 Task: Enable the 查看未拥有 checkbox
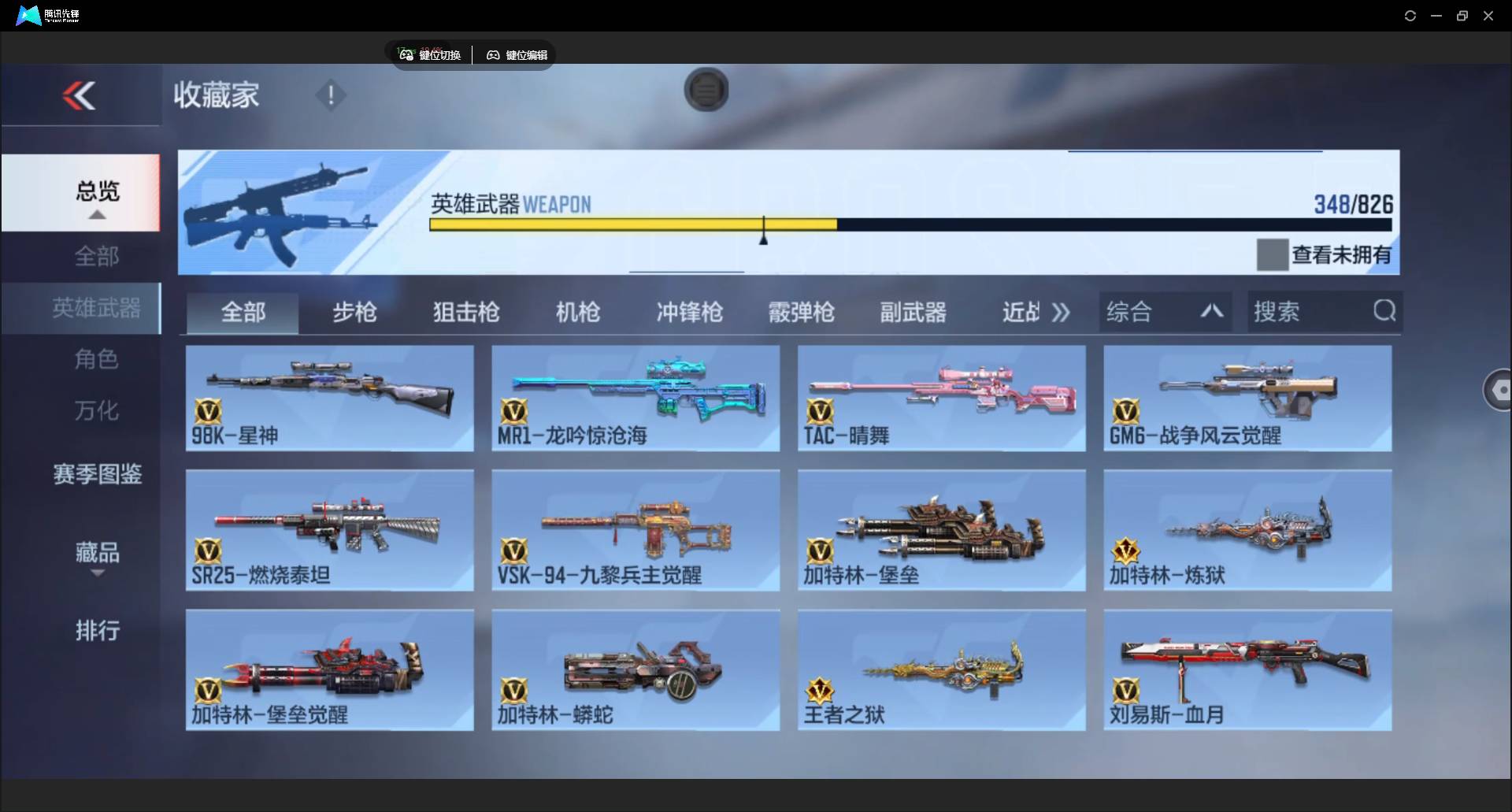(x=1272, y=254)
